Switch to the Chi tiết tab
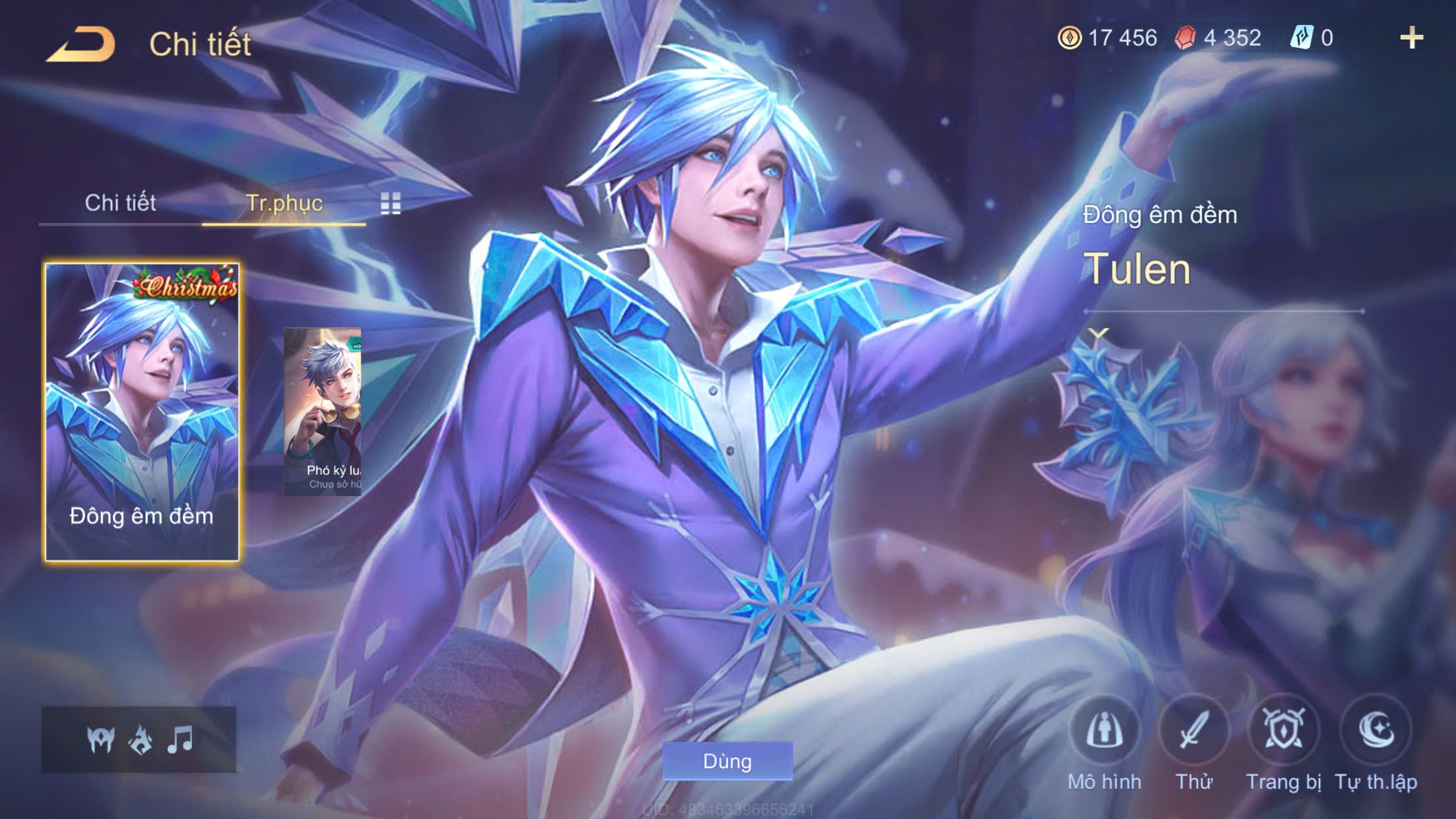1456x819 pixels. pyautogui.click(x=120, y=202)
